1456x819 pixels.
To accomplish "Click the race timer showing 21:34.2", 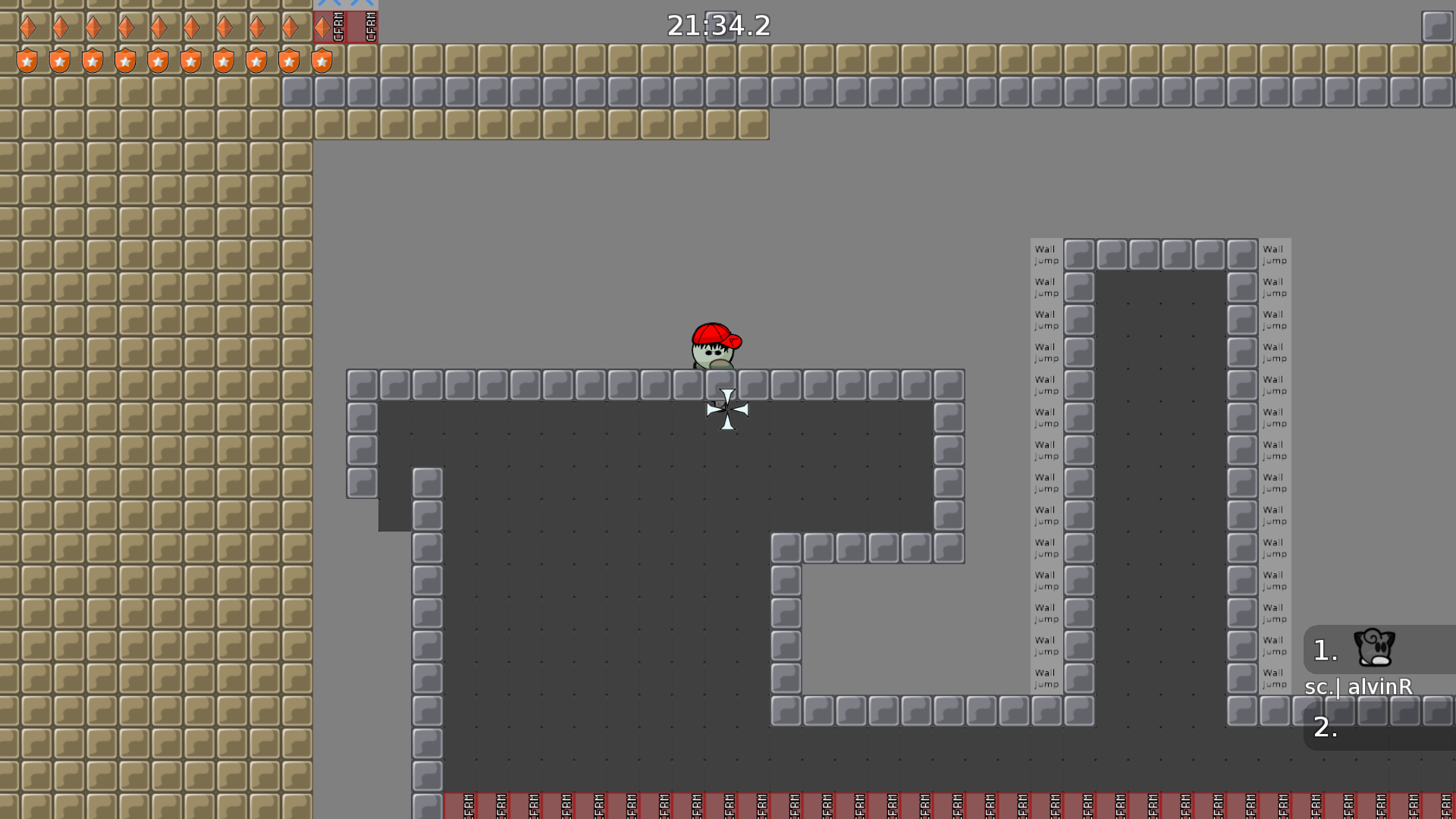I will pos(717,26).
